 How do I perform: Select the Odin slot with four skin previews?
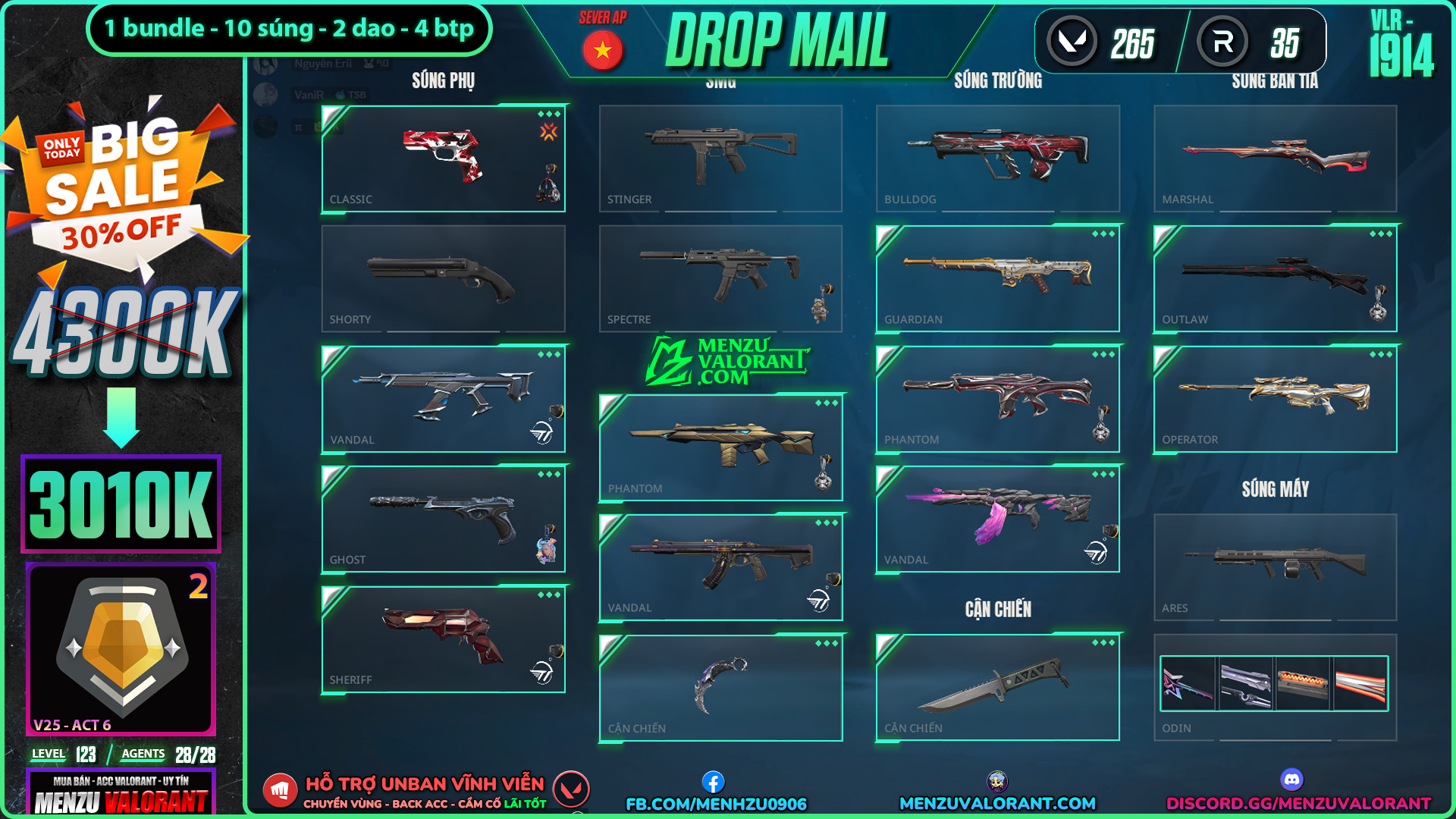point(1275,687)
